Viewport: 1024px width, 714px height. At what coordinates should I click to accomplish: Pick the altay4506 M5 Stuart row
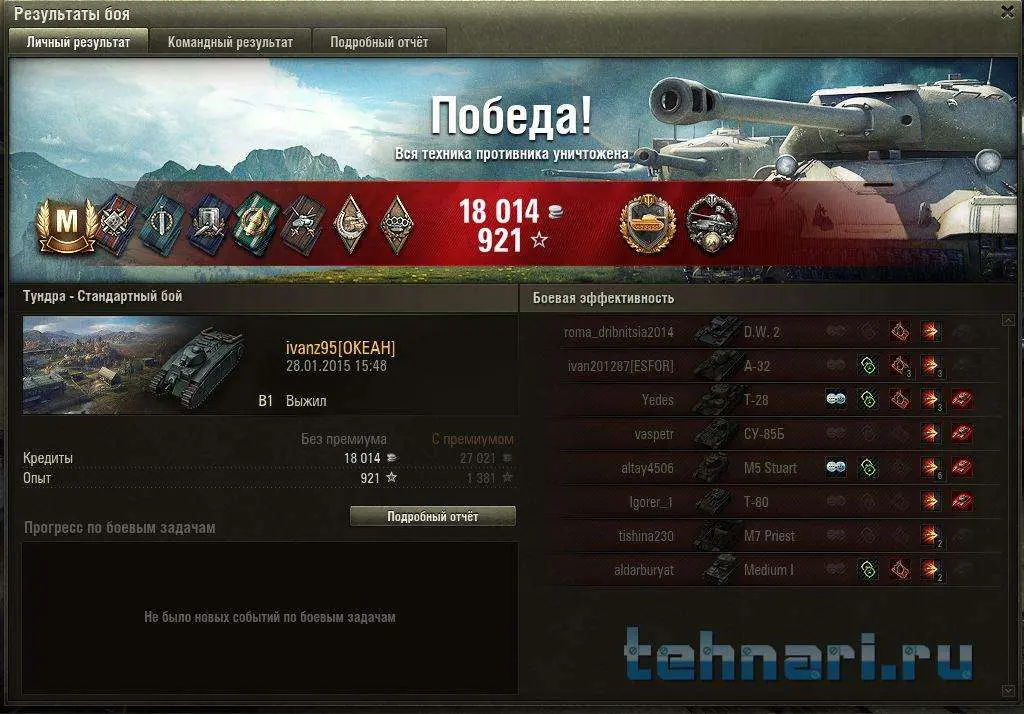760,468
